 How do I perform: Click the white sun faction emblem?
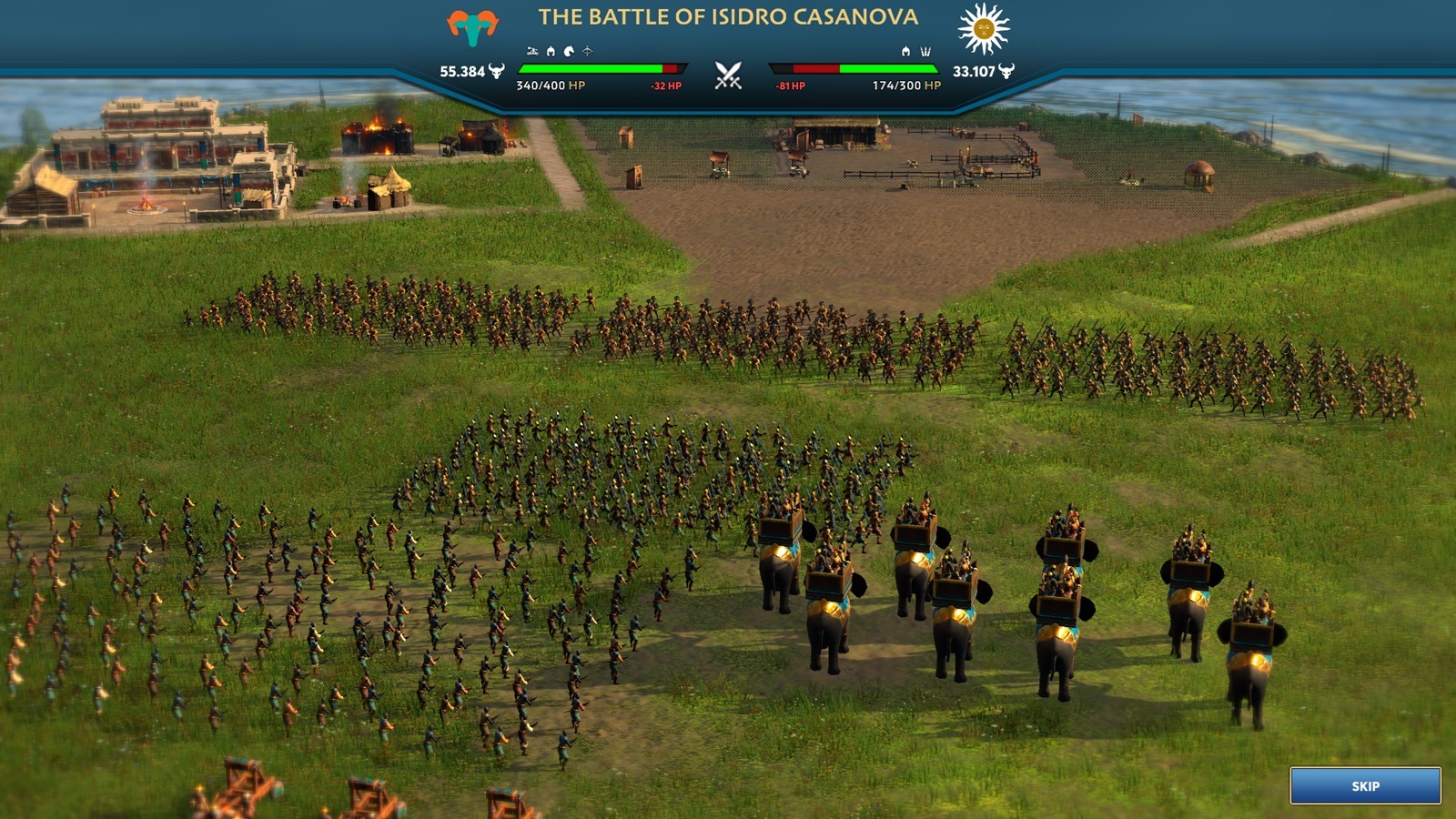tap(984, 28)
